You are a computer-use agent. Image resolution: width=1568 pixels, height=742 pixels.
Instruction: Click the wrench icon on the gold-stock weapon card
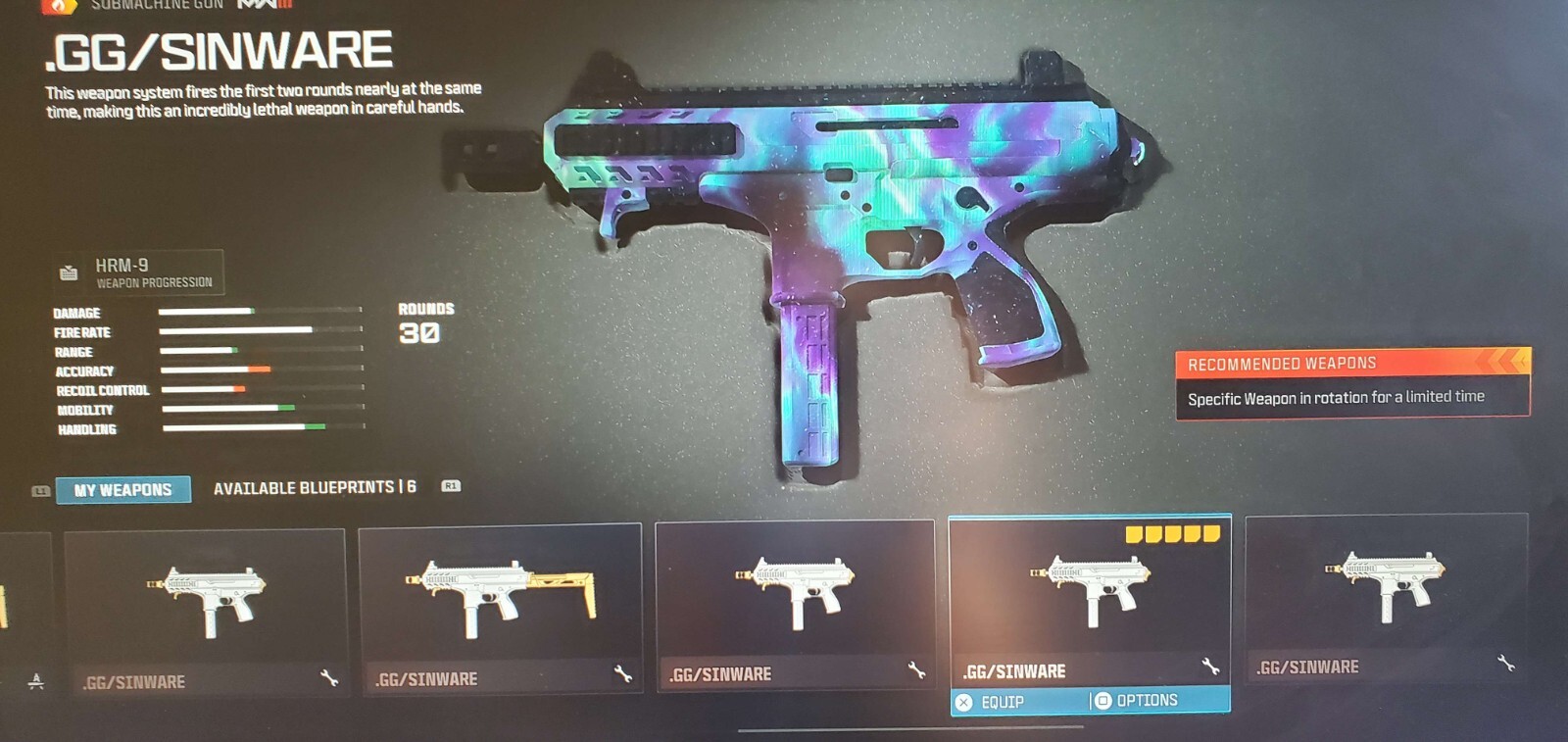point(622,673)
